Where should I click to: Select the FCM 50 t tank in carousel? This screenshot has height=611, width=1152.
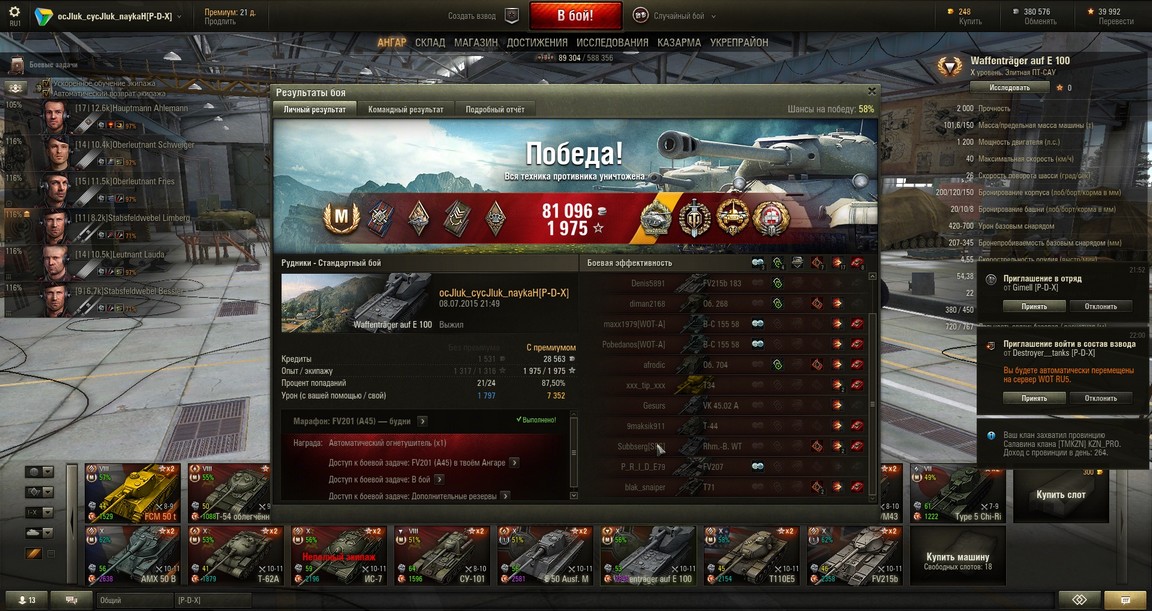(x=142, y=493)
